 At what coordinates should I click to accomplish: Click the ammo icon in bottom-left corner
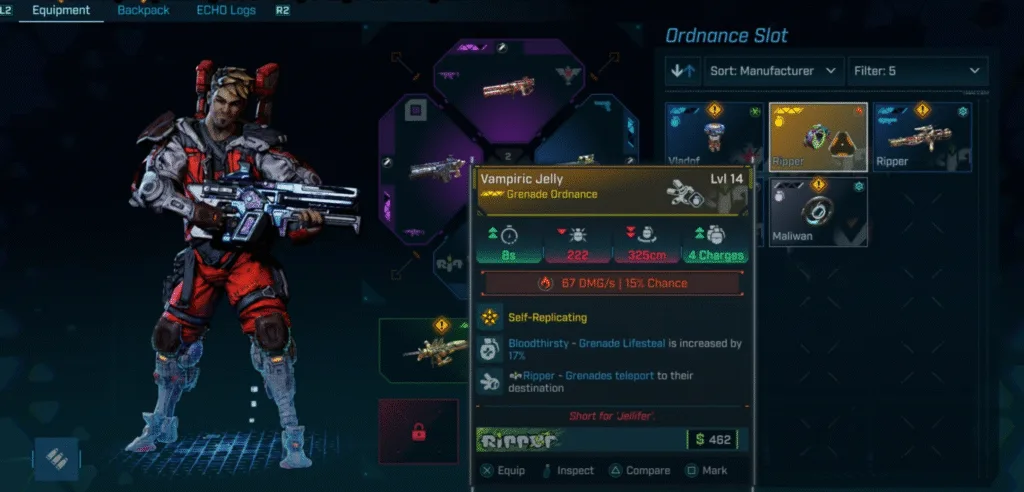(56, 458)
